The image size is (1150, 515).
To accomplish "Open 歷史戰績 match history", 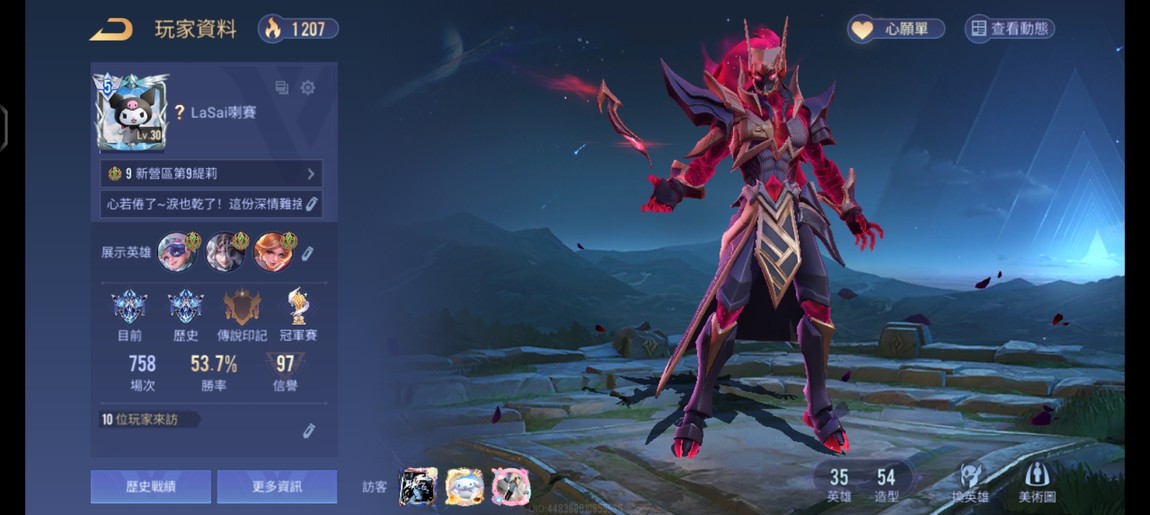I will pyautogui.click(x=151, y=487).
